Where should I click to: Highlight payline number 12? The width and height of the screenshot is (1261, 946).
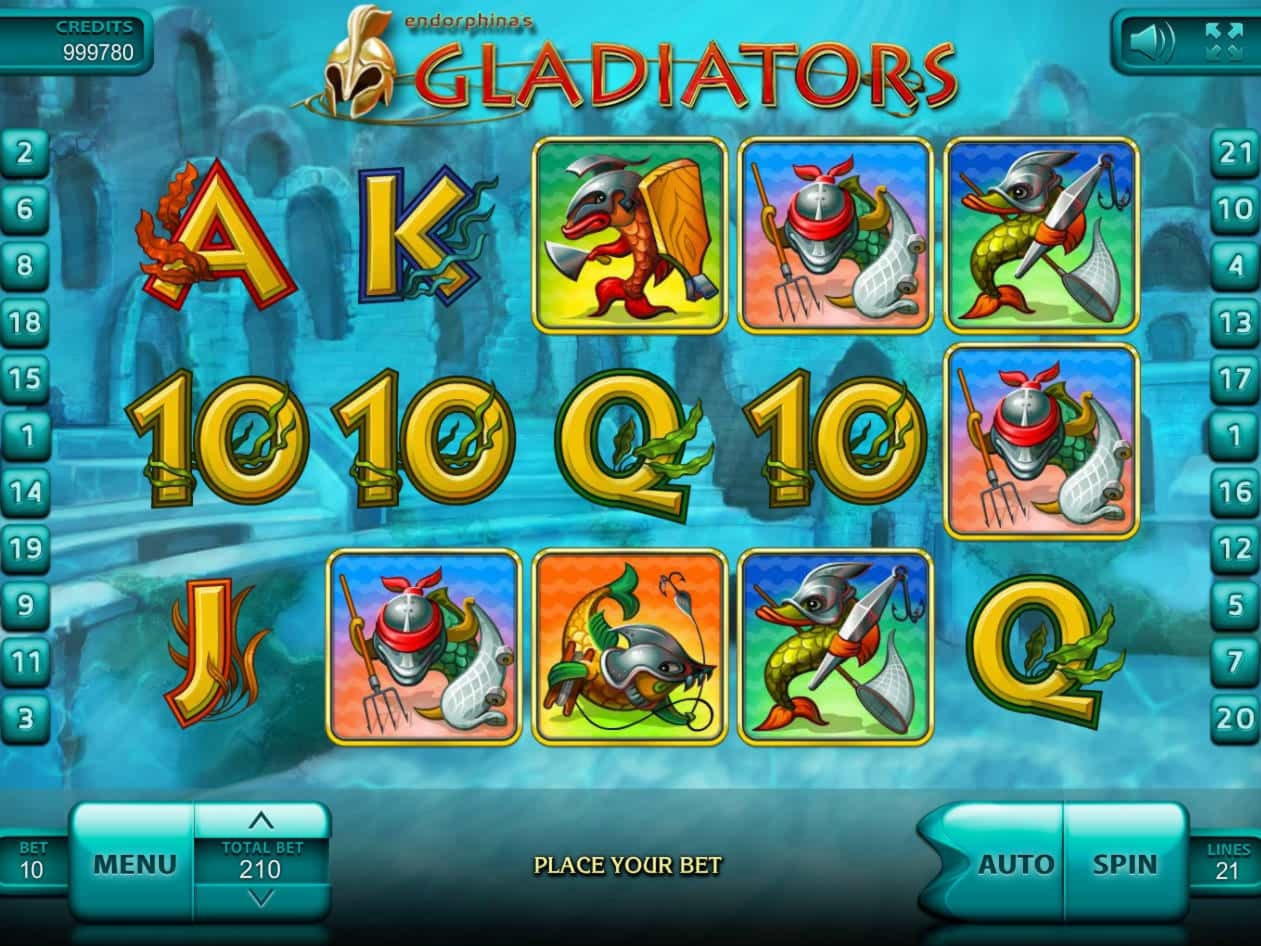click(1236, 548)
